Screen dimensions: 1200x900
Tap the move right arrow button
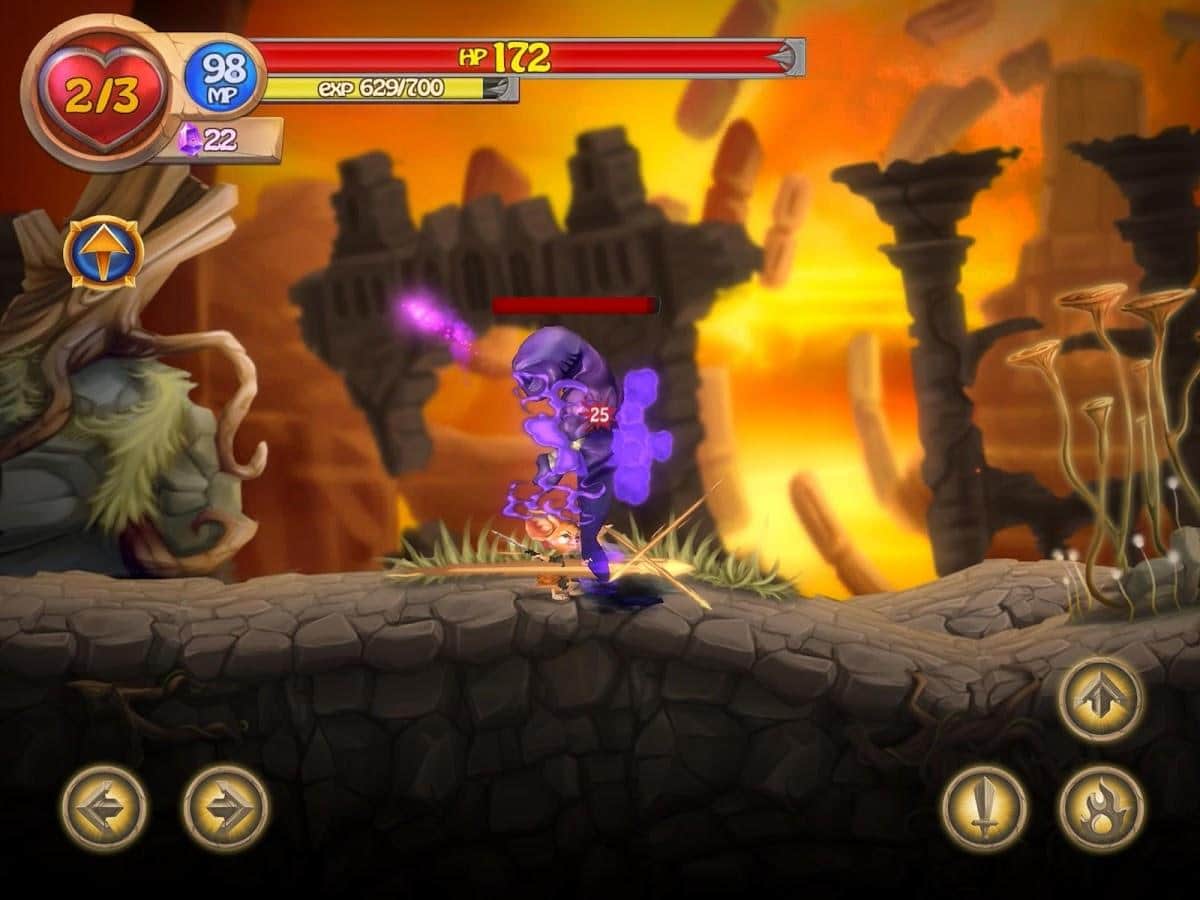[225, 808]
